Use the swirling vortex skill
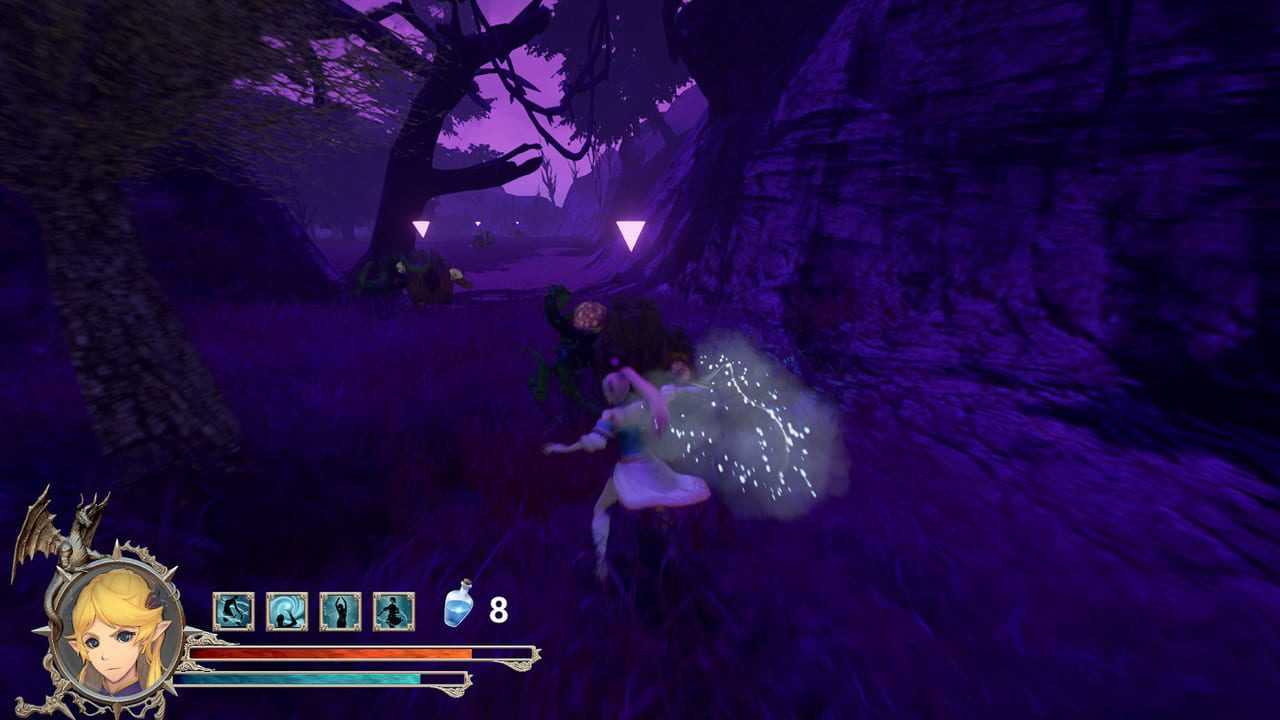Screen dimensions: 1280x720 tap(287, 611)
